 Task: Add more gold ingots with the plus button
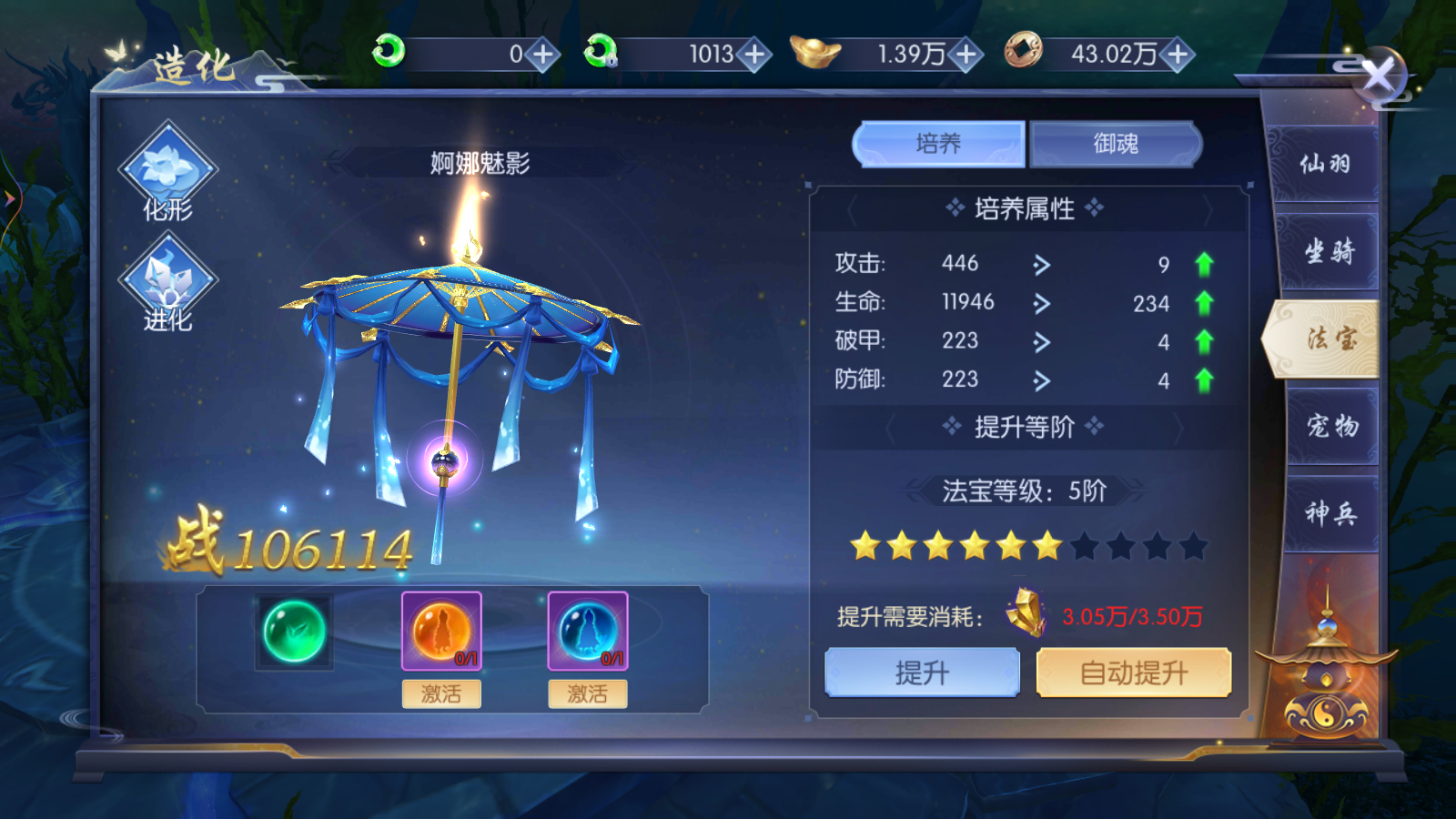[x=966, y=55]
